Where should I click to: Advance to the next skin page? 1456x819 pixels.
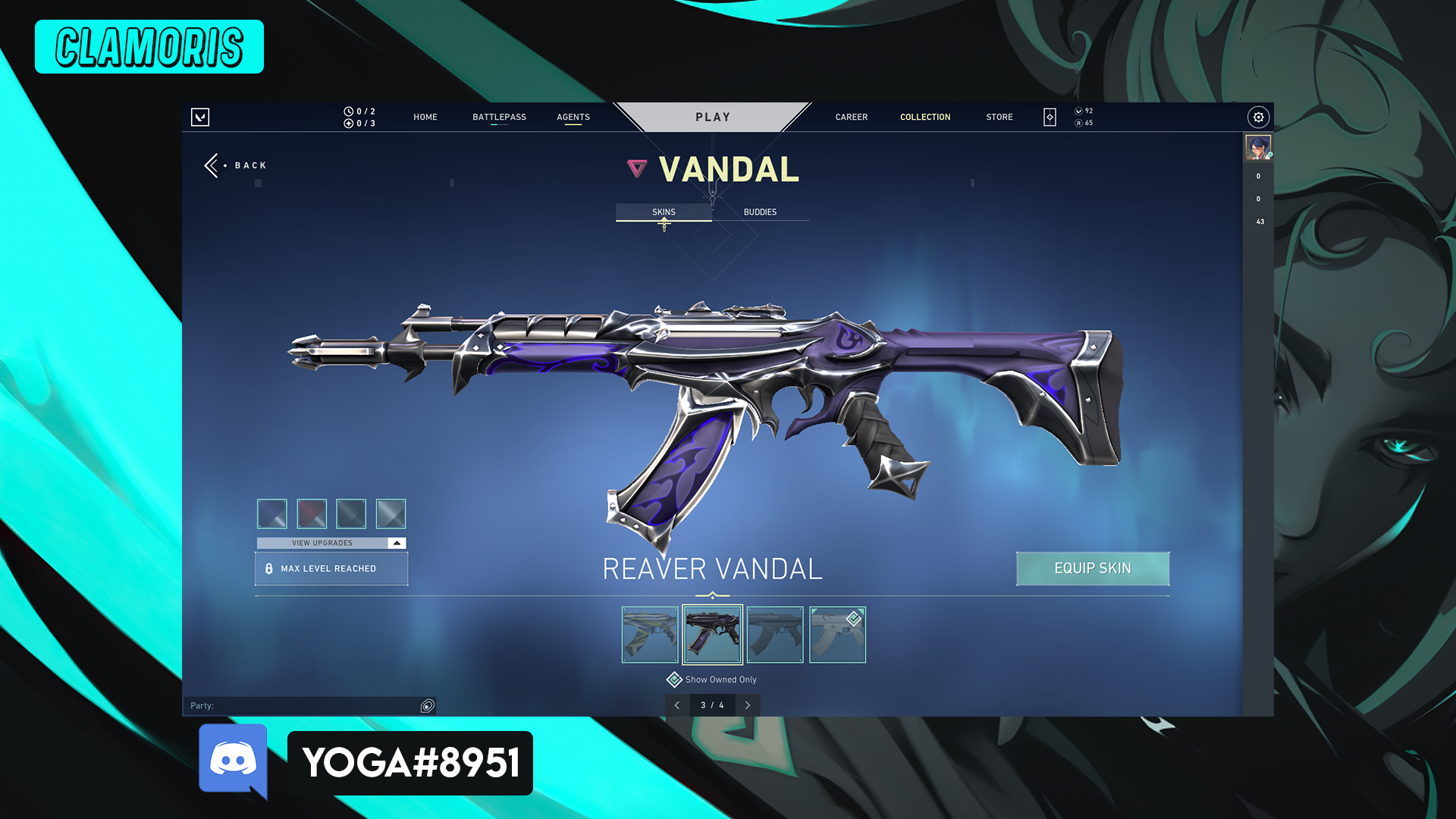(x=748, y=705)
